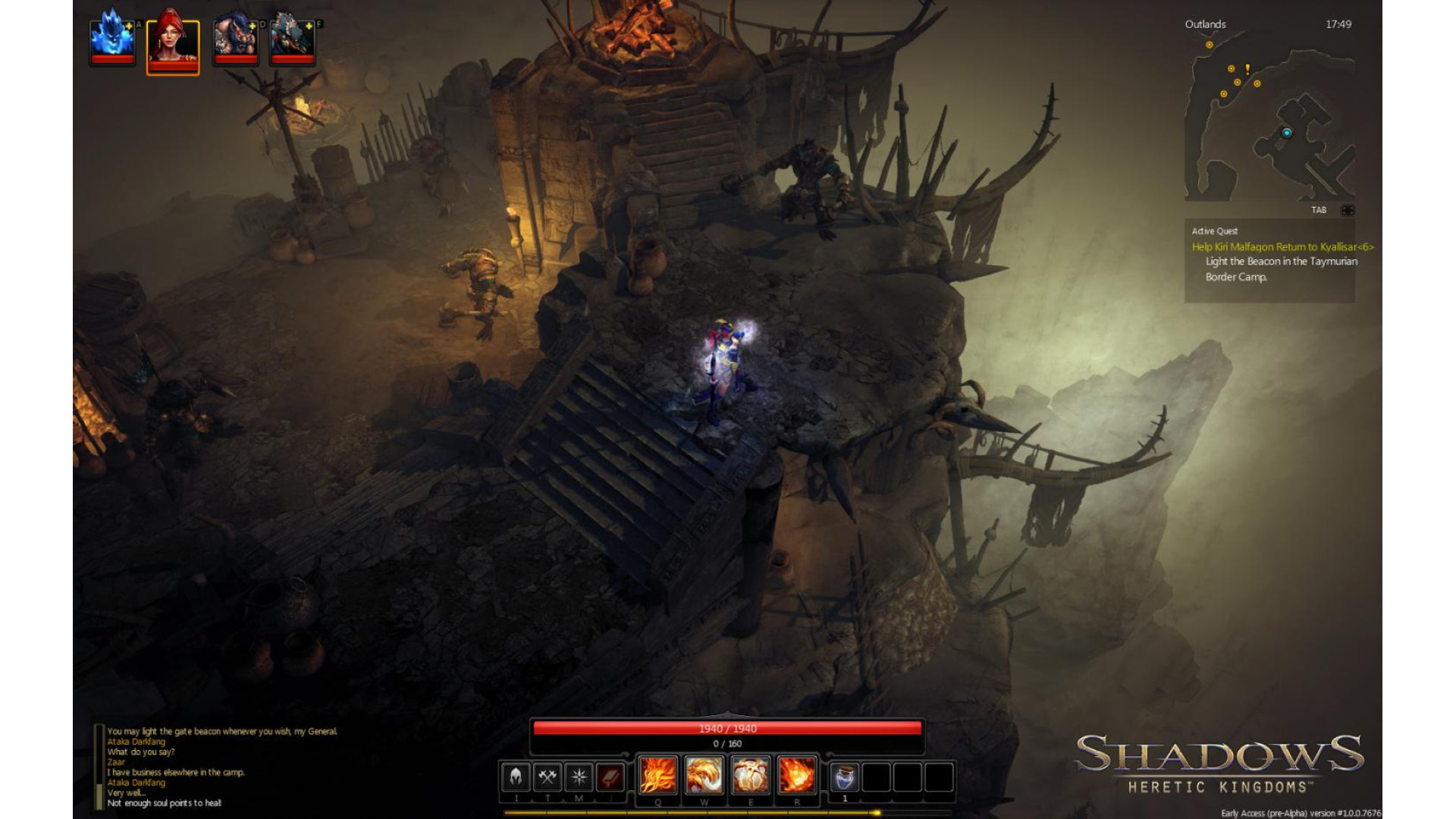Image resolution: width=1456 pixels, height=819 pixels.
Task: Click the Outlands minimap
Action: (1269, 121)
